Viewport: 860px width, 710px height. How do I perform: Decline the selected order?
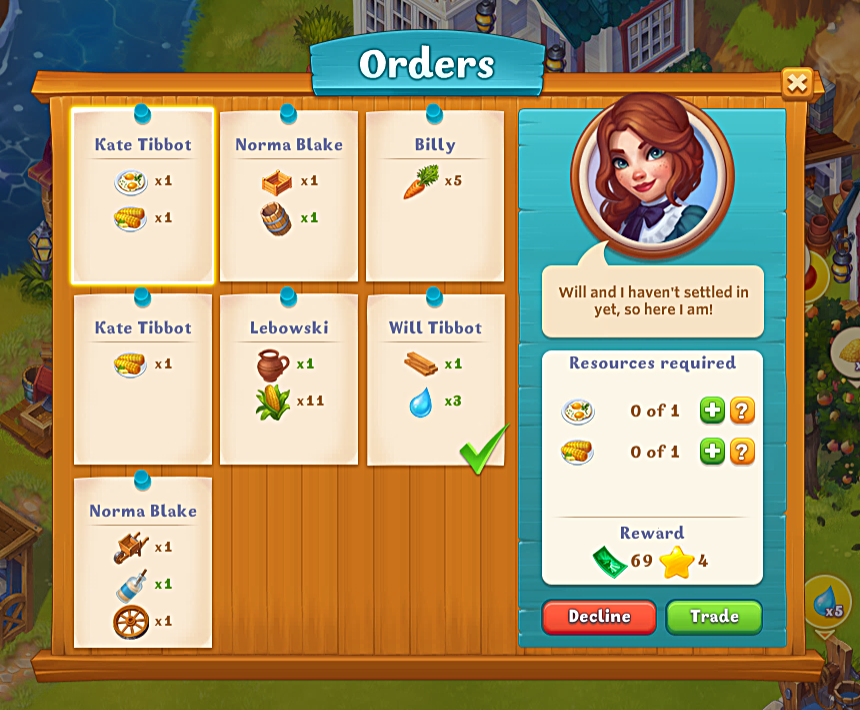point(599,617)
